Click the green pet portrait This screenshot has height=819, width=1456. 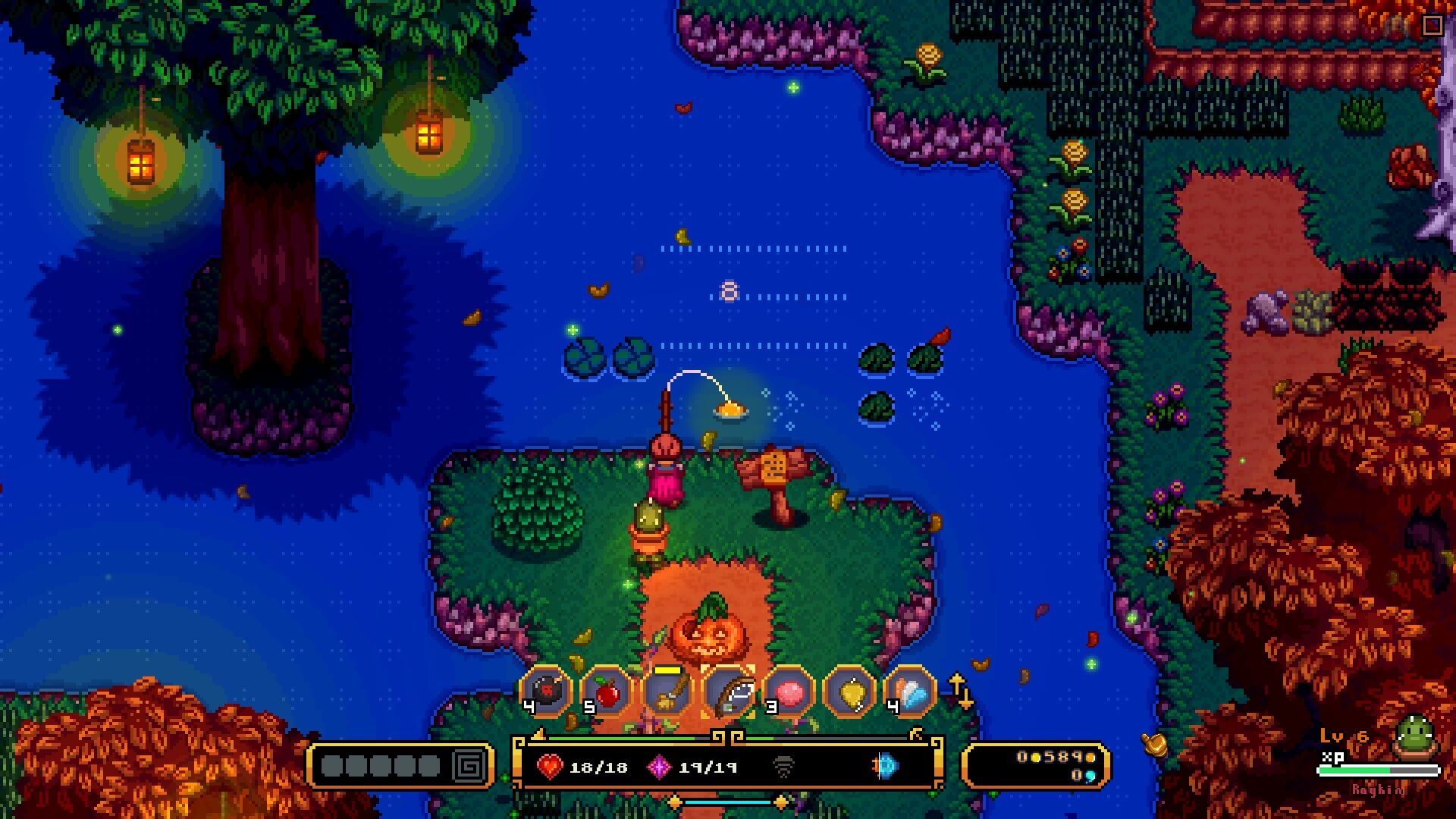(x=1415, y=737)
